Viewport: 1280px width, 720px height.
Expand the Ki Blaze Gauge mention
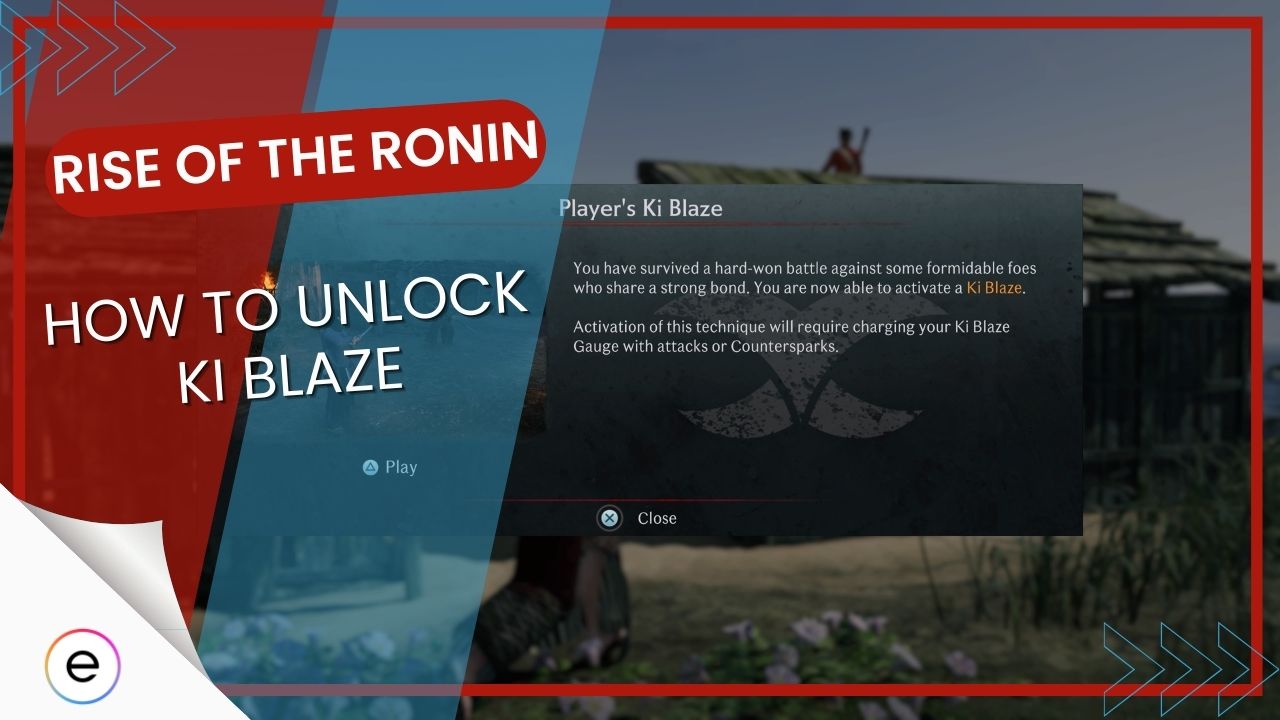(985, 327)
